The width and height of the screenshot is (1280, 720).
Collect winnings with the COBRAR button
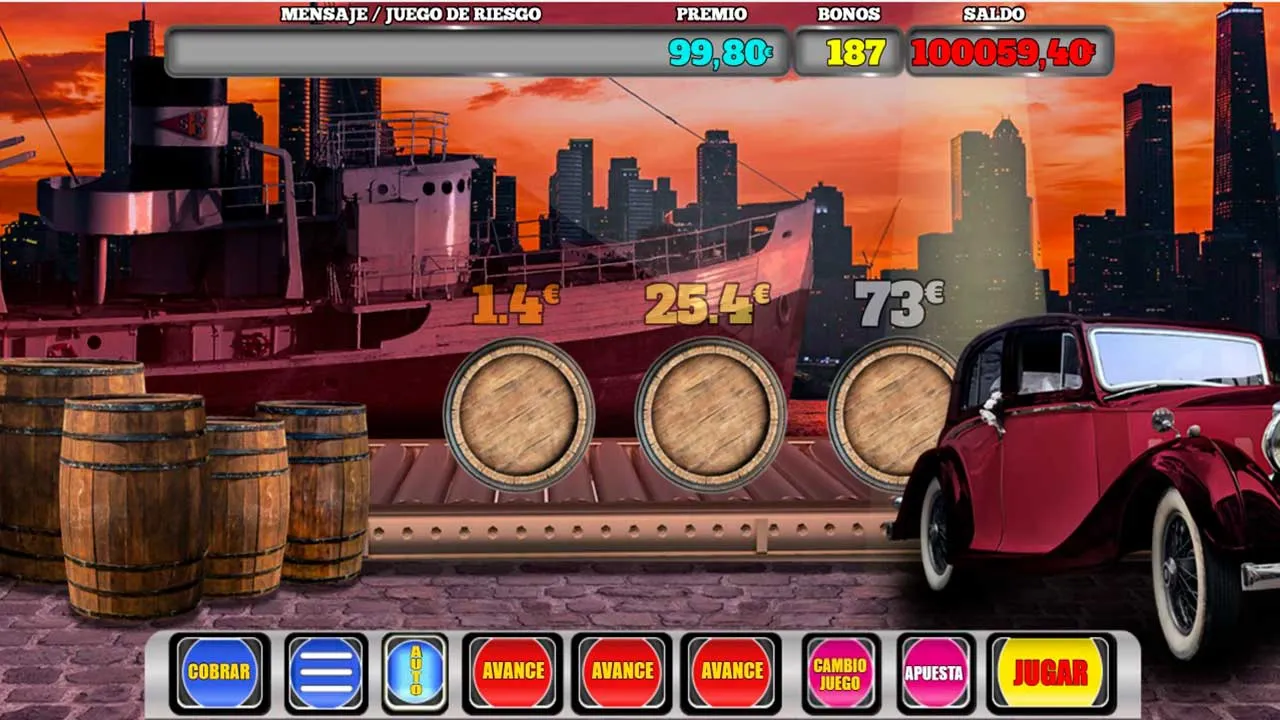pos(219,672)
